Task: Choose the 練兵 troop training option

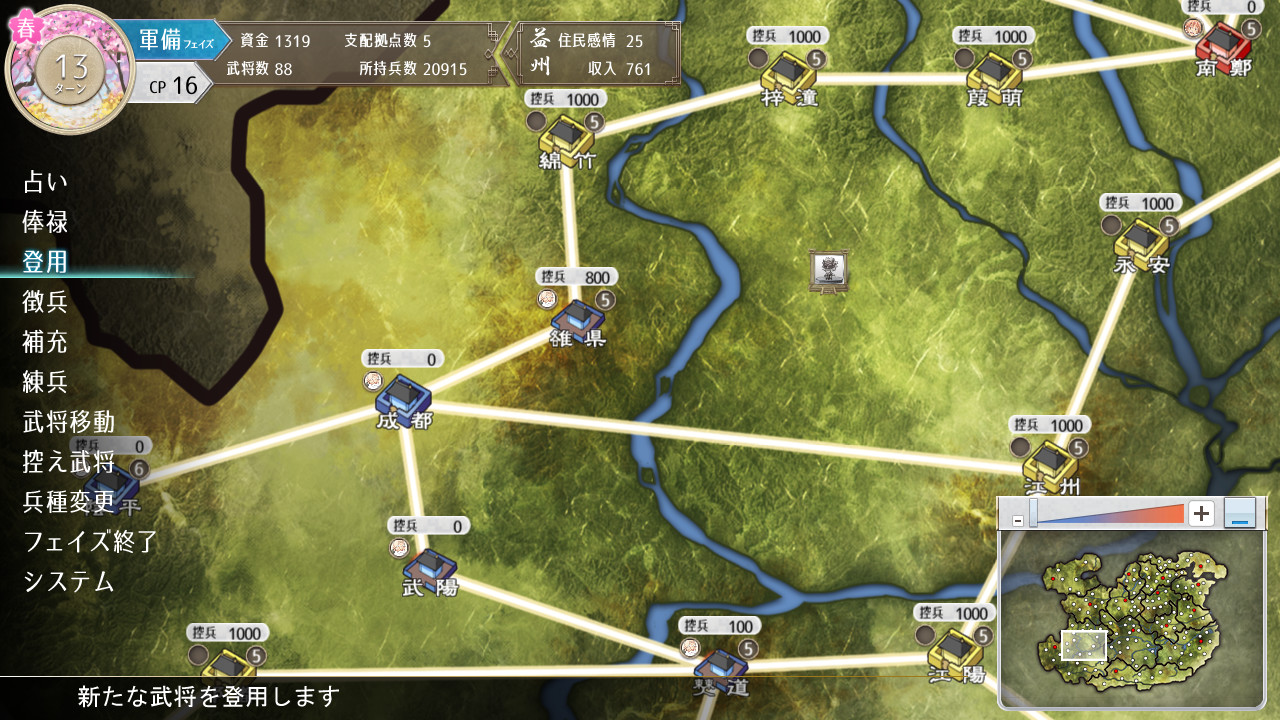Action: tap(46, 382)
